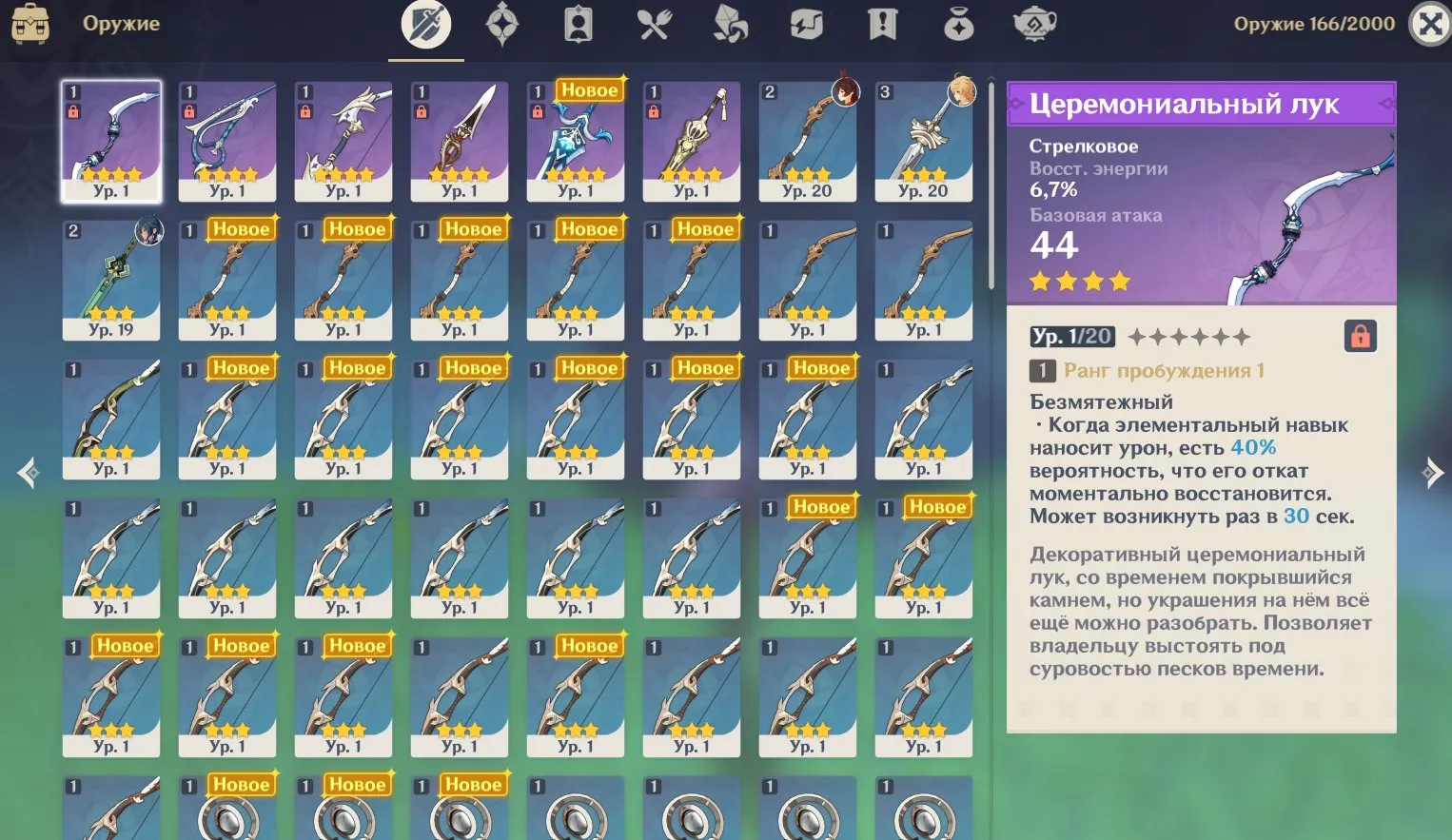Switch to the Artifacts tab
The image size is (1452, 840).
tap(502, 25)
